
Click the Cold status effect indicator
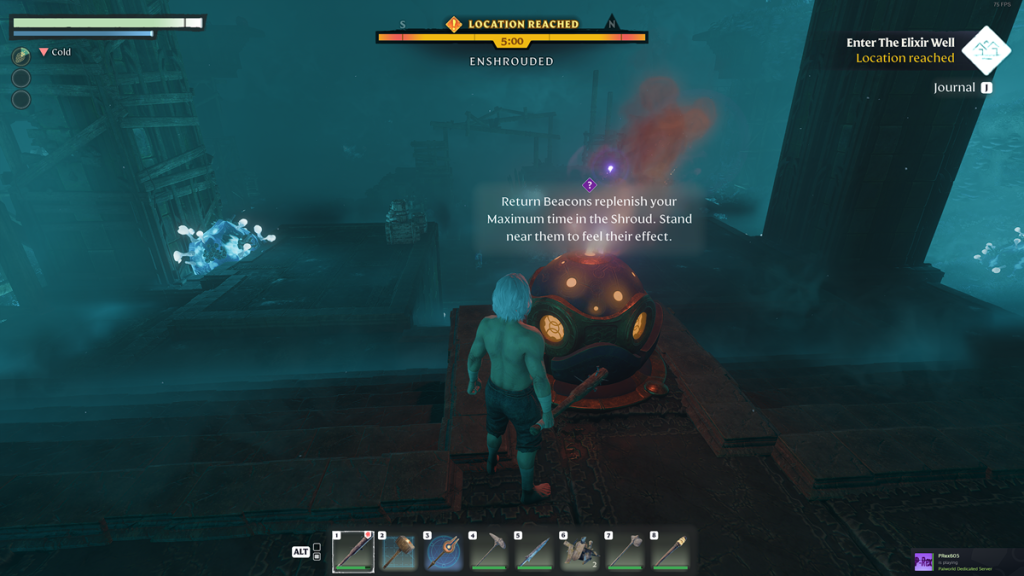coord(55,52)
